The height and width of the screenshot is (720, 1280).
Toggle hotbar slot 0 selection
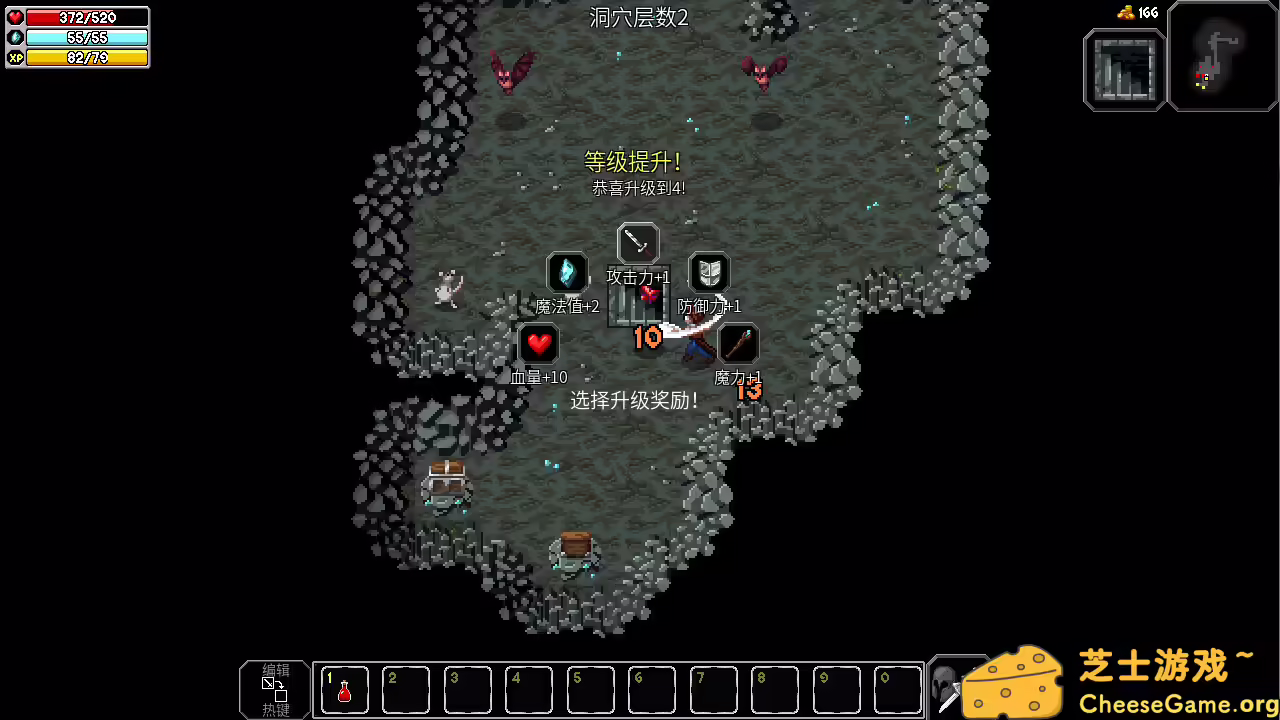[x=896, y=689]
